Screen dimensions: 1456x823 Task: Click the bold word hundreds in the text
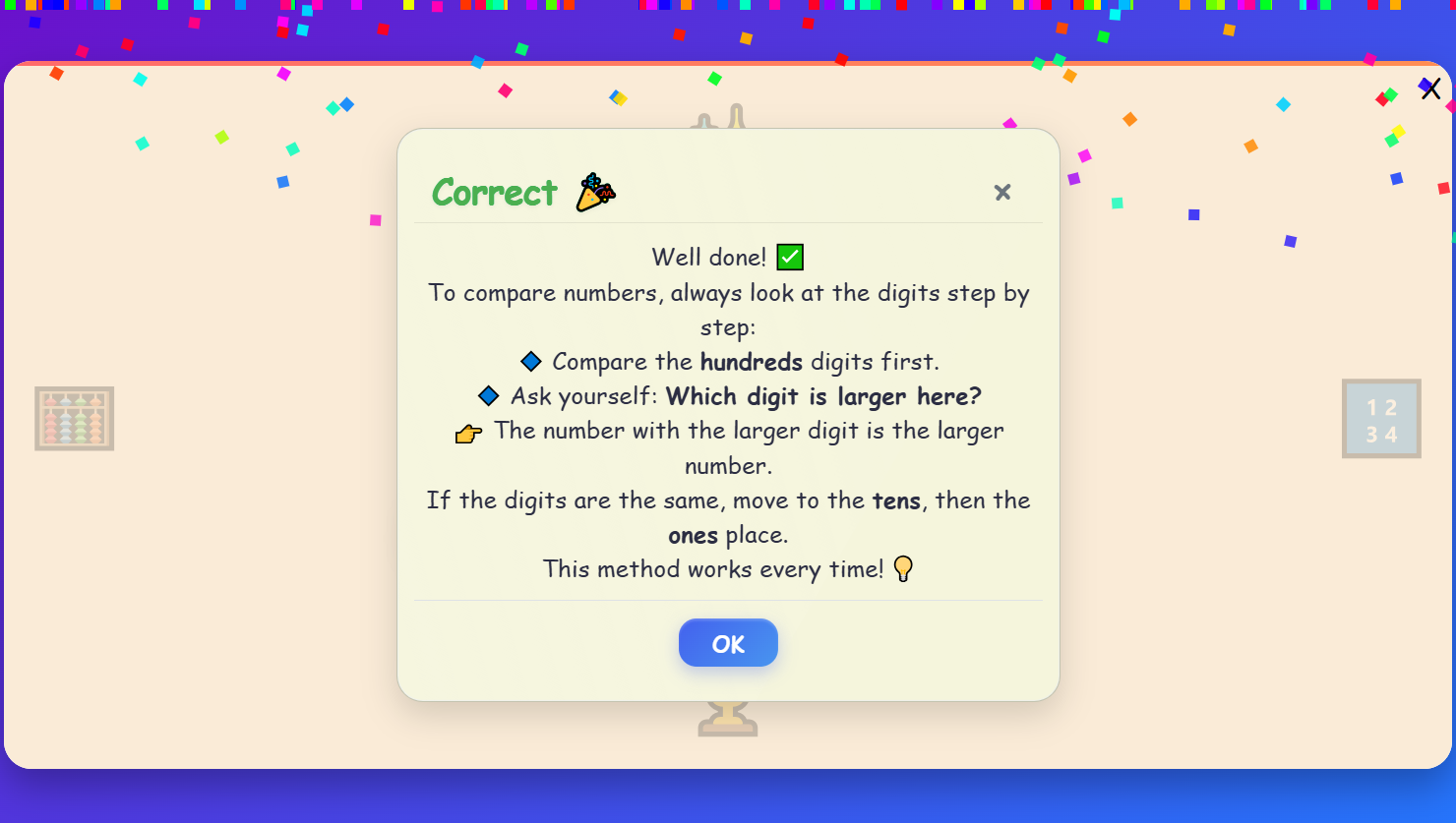(751, 362)
